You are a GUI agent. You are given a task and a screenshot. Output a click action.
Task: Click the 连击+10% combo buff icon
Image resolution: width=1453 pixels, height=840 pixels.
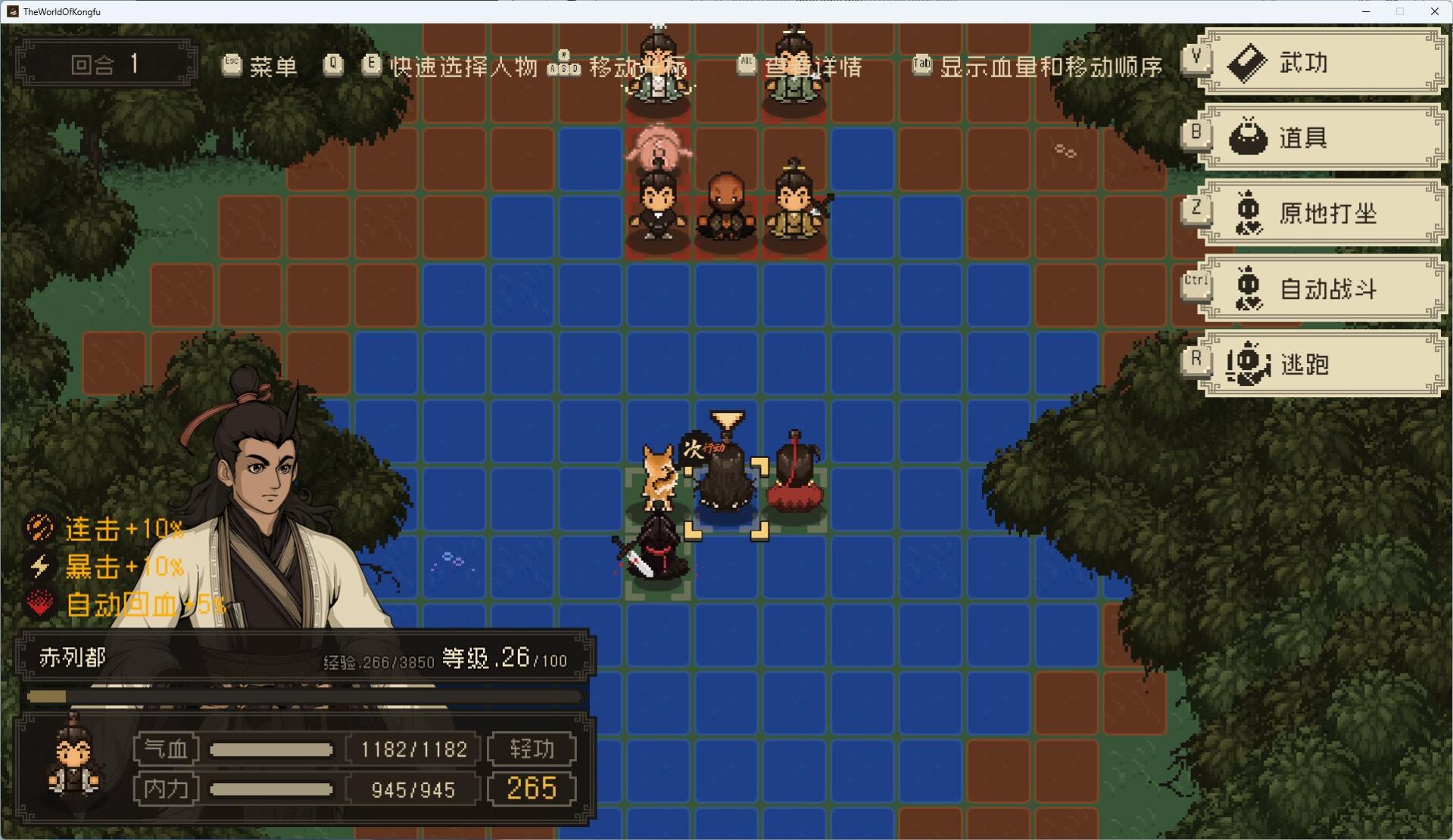(39, 528)
